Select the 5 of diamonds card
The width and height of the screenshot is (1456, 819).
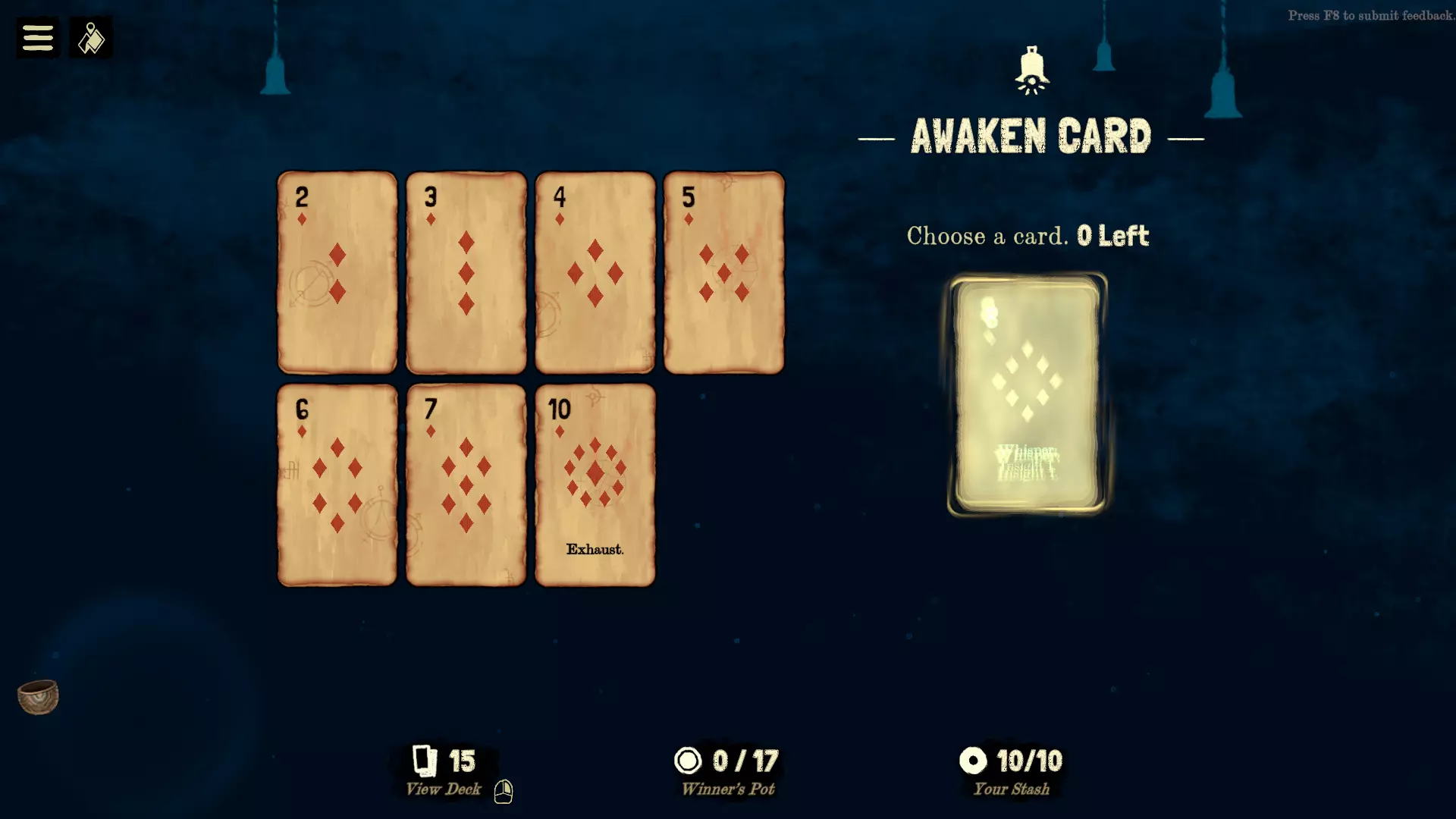click(724, 272)
